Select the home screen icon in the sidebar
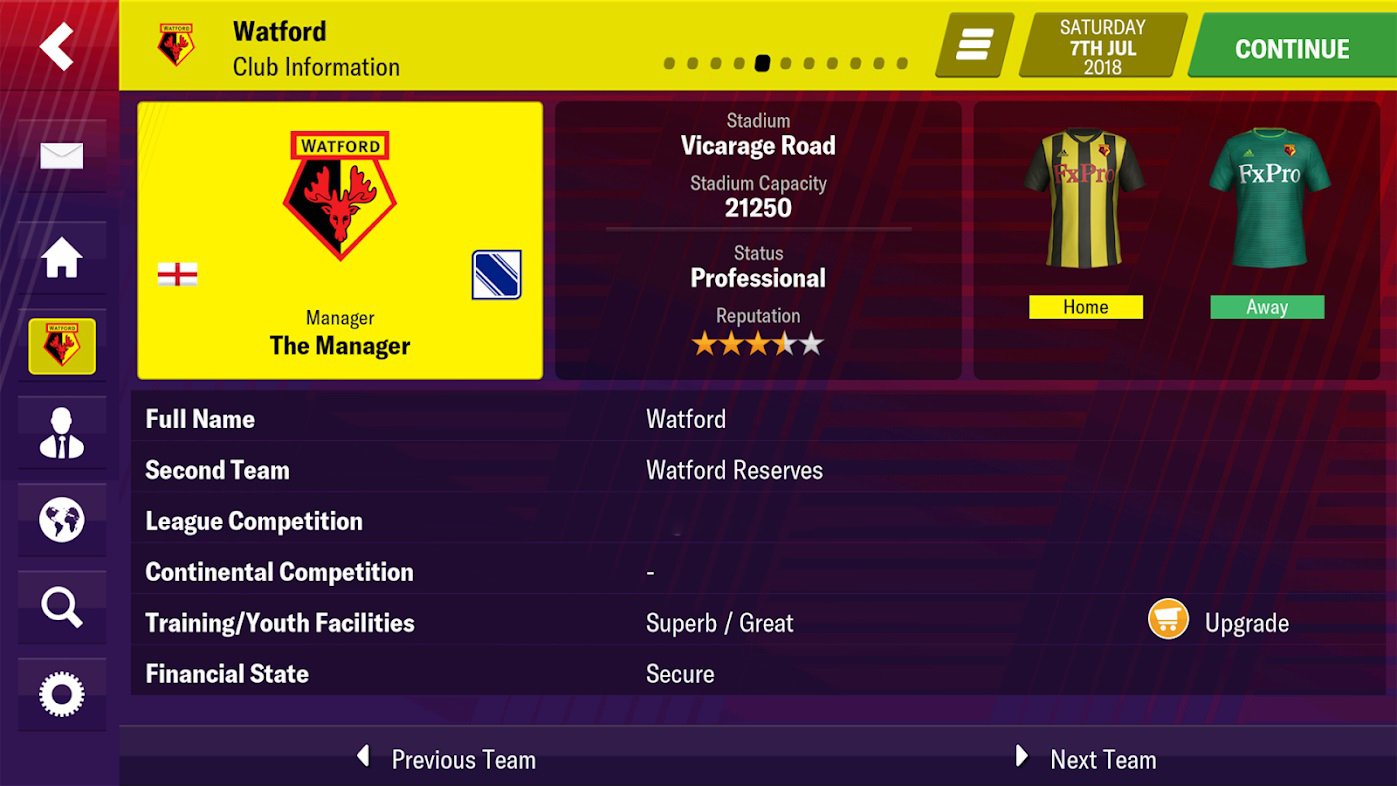 (x=62, y=258)
